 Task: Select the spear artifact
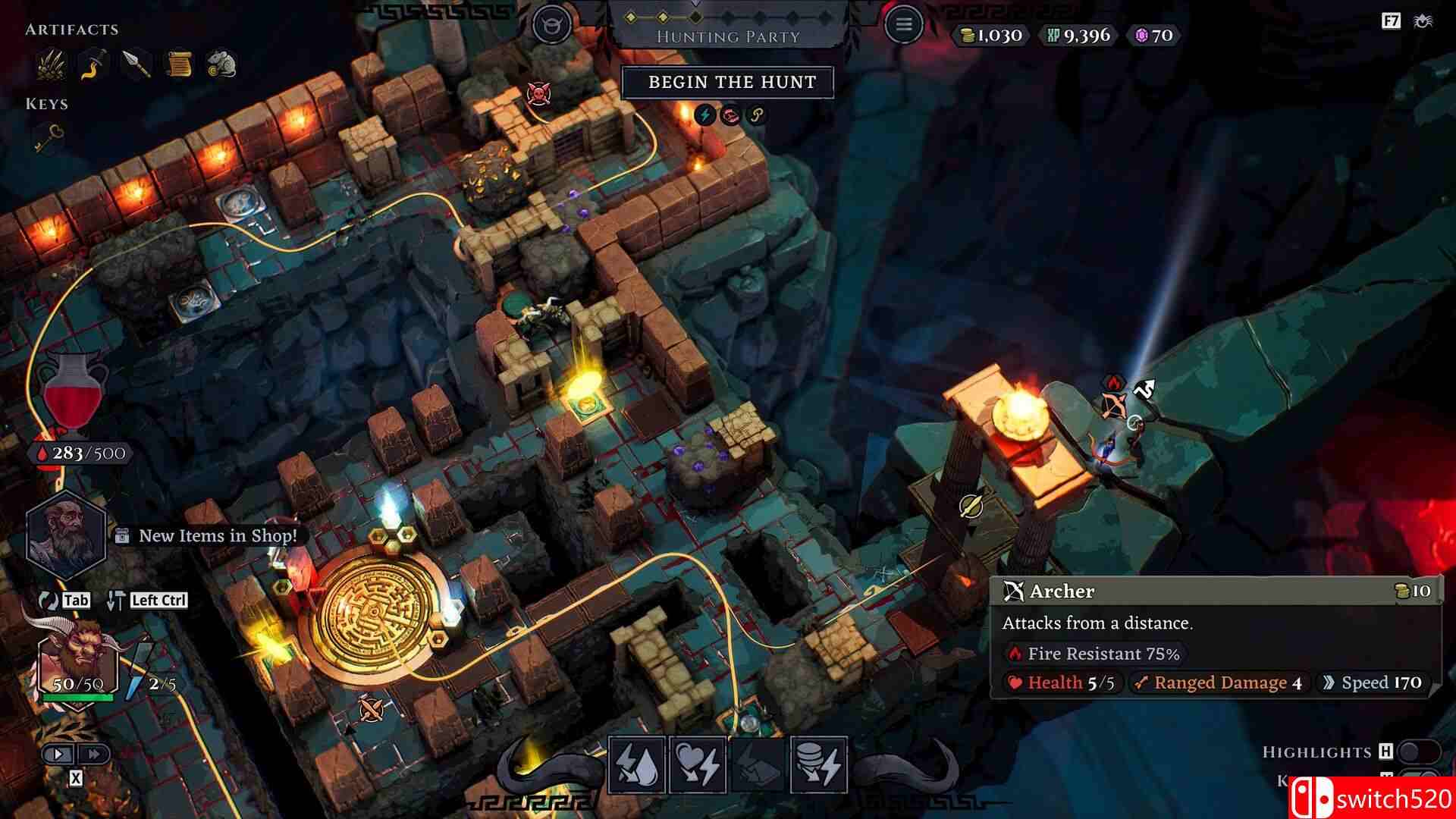coord(136,64)
